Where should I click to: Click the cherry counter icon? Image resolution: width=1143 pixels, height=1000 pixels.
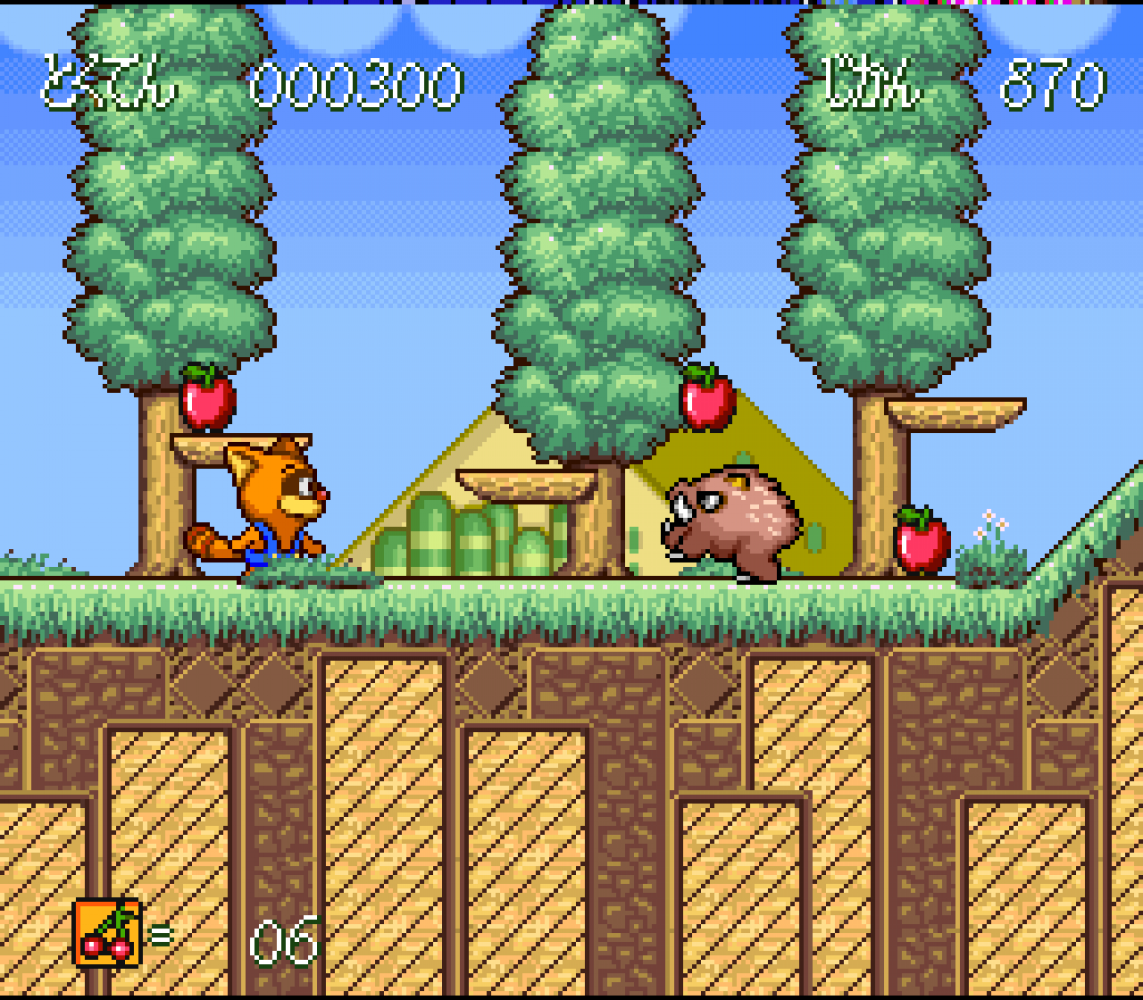[x=107, y=932]
